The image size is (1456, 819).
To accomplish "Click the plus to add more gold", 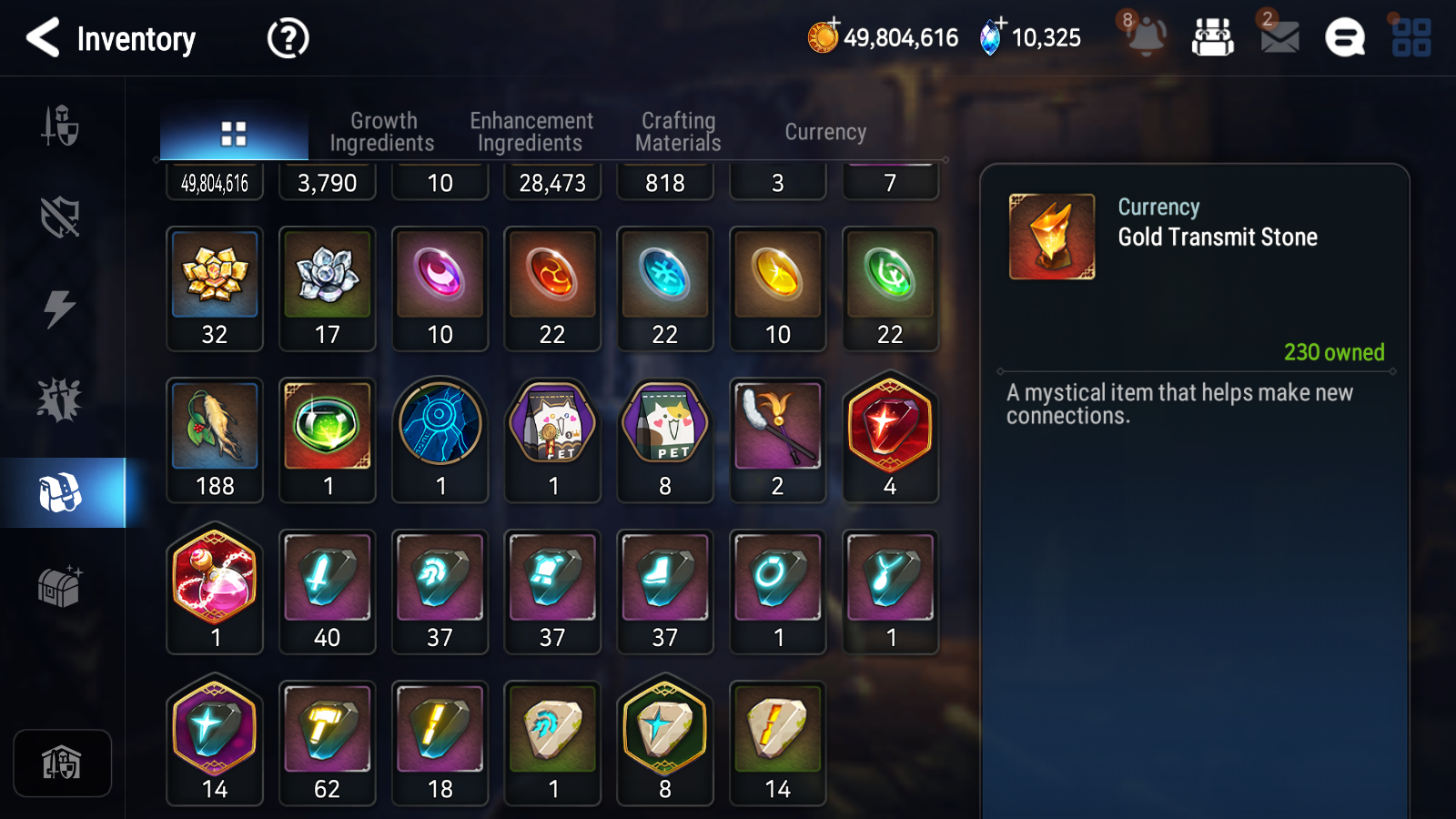I will pyautogui.click(x=834, y=25).
